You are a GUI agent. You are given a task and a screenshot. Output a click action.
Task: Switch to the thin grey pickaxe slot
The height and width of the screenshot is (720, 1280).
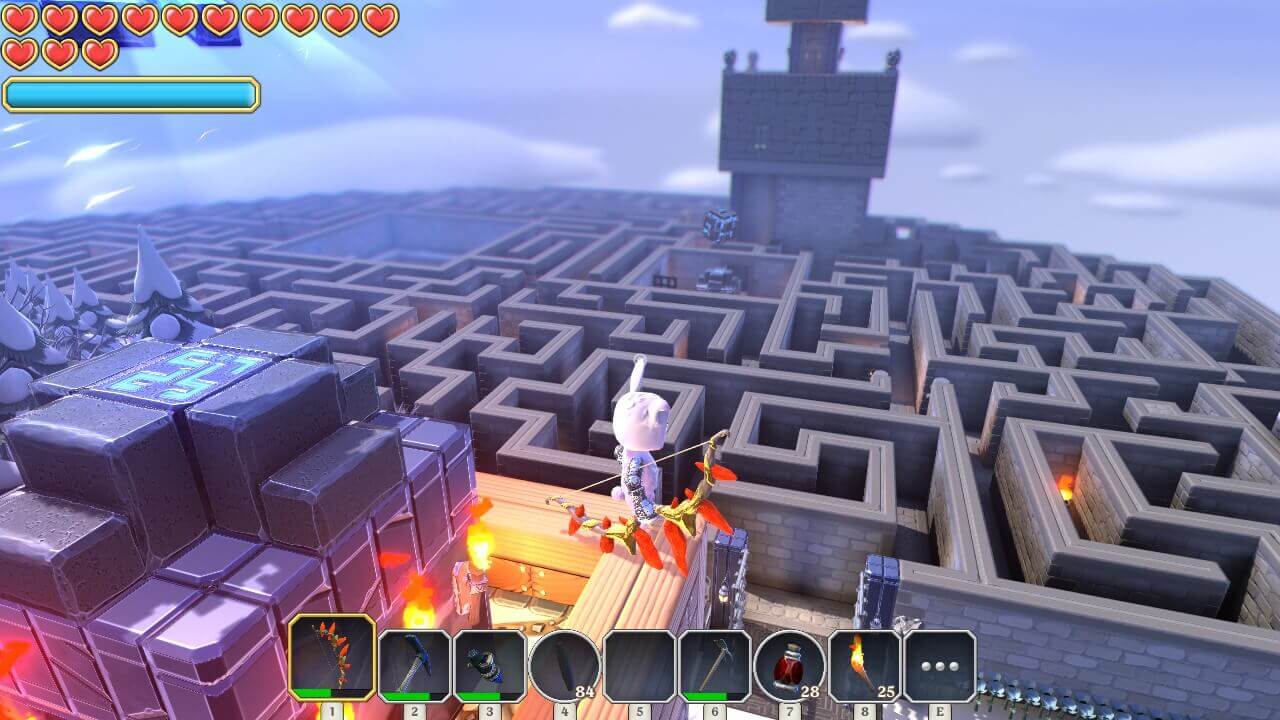tap(714, 665)
